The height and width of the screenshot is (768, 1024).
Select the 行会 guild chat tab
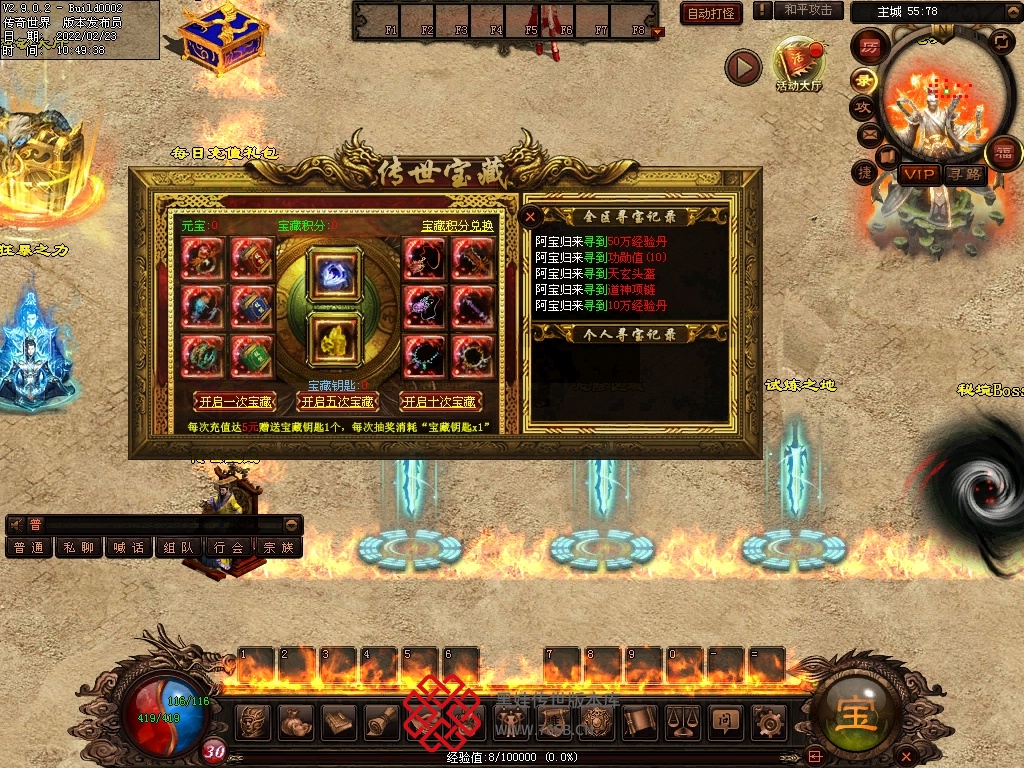tap(229, 548)
